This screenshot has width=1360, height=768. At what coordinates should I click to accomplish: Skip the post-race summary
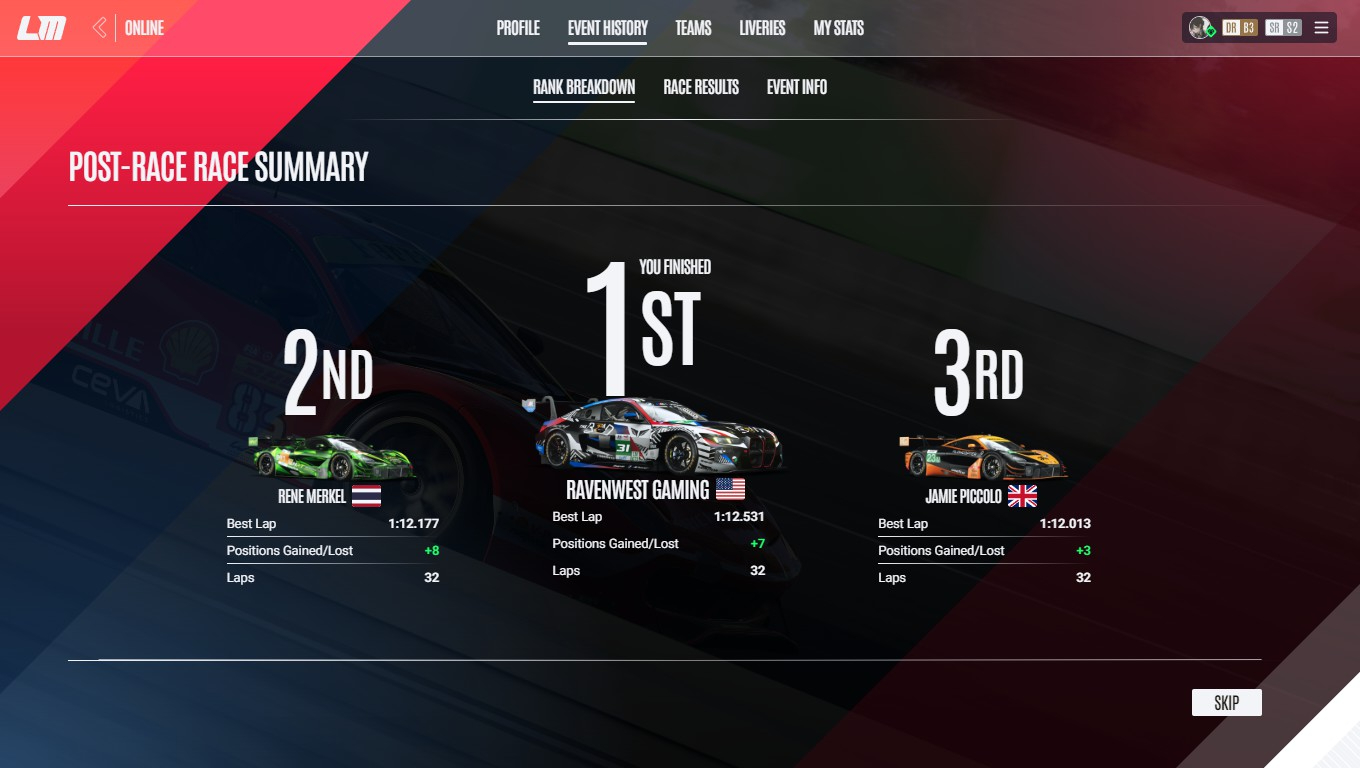(1226, 703)
